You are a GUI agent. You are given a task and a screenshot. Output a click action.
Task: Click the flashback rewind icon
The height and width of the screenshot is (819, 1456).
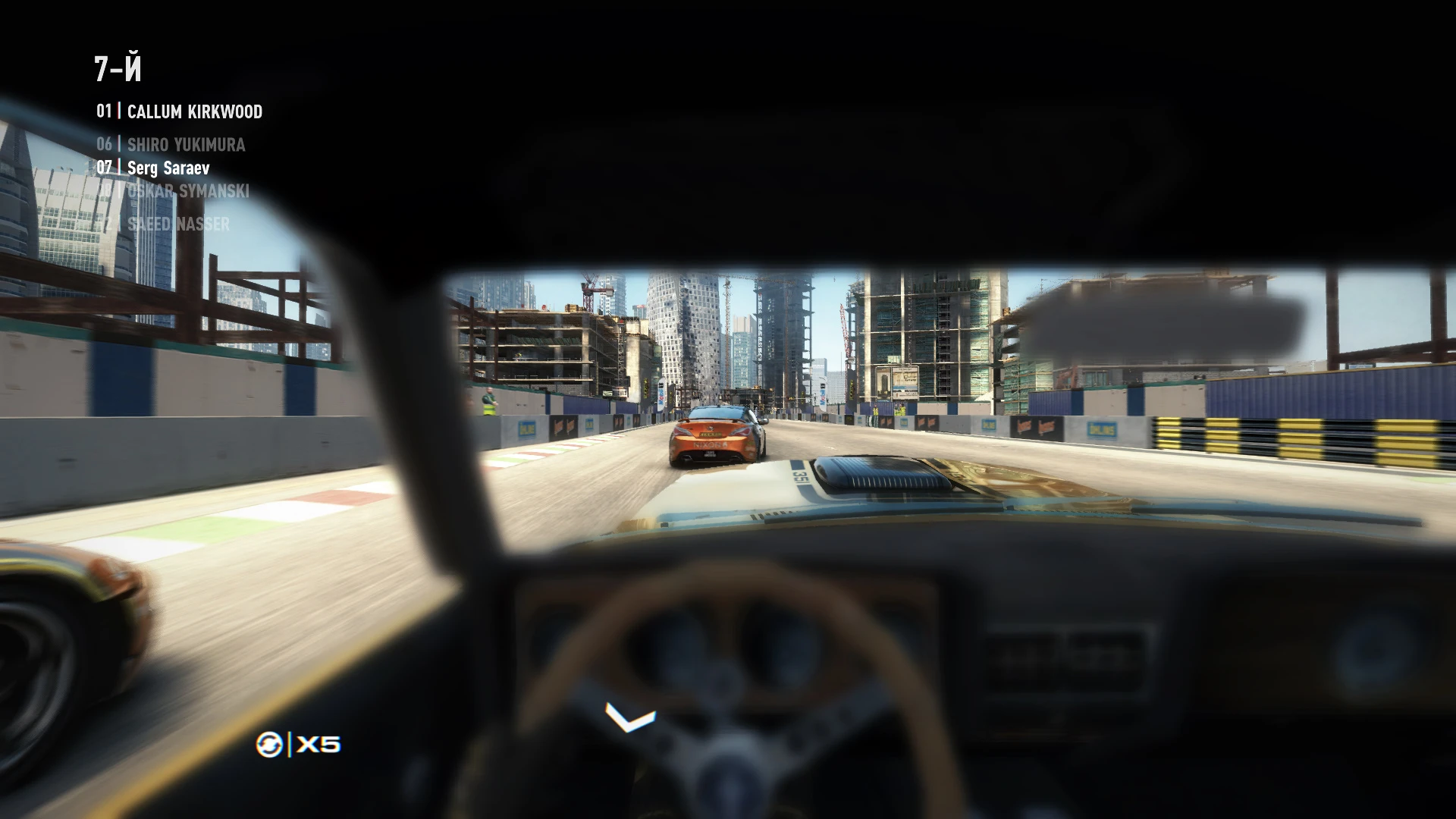click(269, 745)
